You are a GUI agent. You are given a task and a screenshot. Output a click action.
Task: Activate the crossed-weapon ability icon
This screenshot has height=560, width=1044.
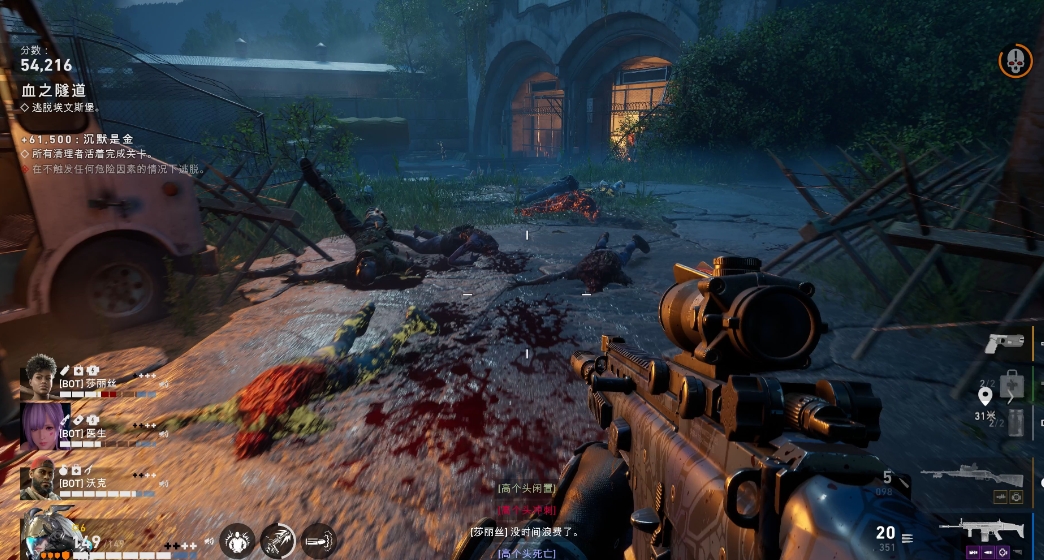tap(278, 541)
